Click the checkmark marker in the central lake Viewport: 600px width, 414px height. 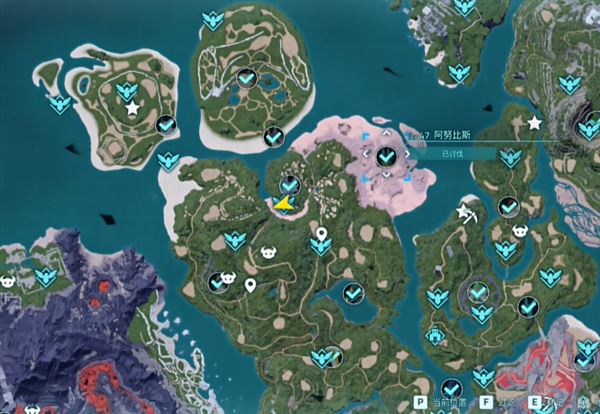pyautogui.click(x=352, y=293)
